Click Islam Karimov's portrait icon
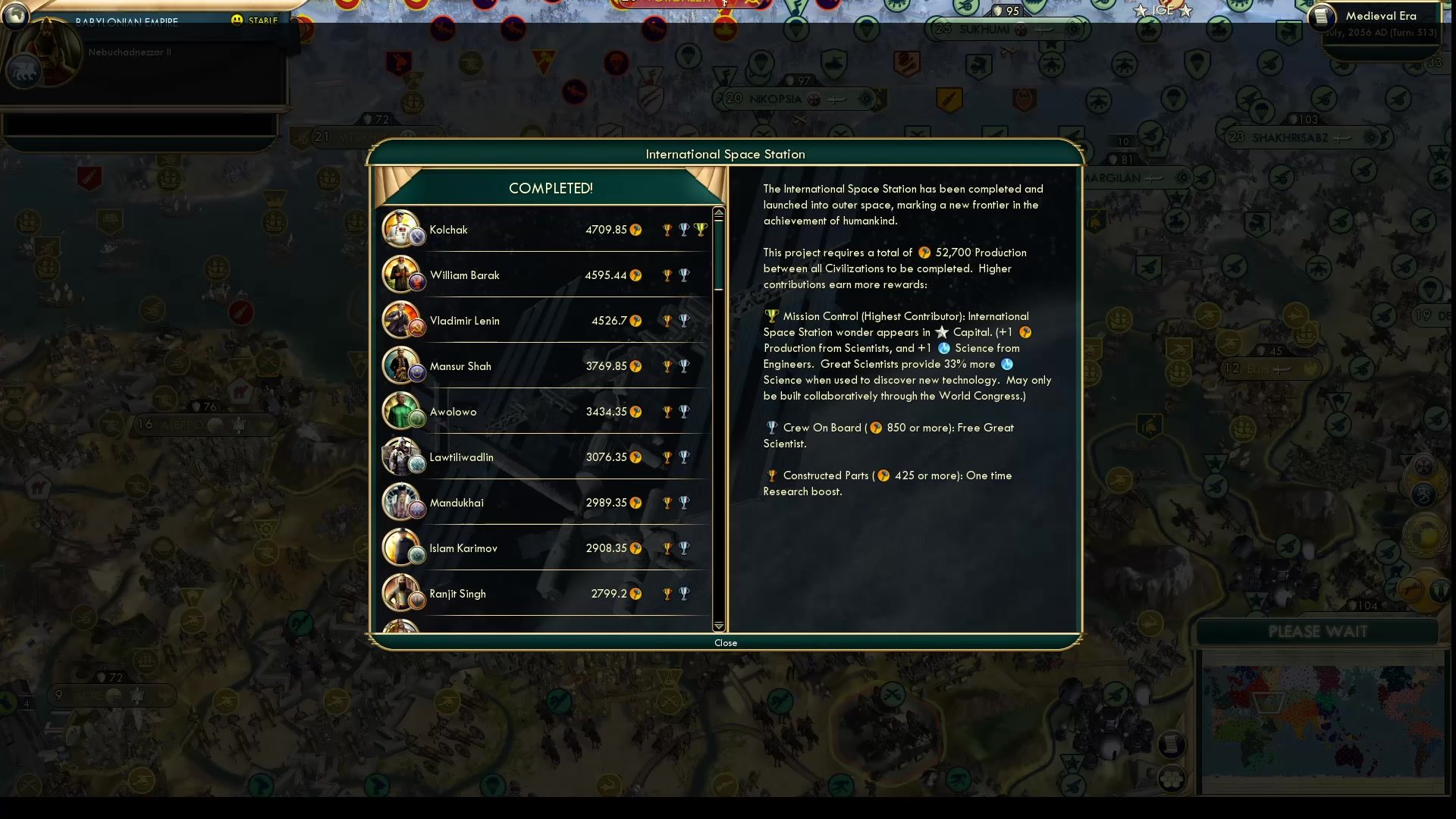The width and height of the screenshot is (1456, 819). tap(403, 548)
